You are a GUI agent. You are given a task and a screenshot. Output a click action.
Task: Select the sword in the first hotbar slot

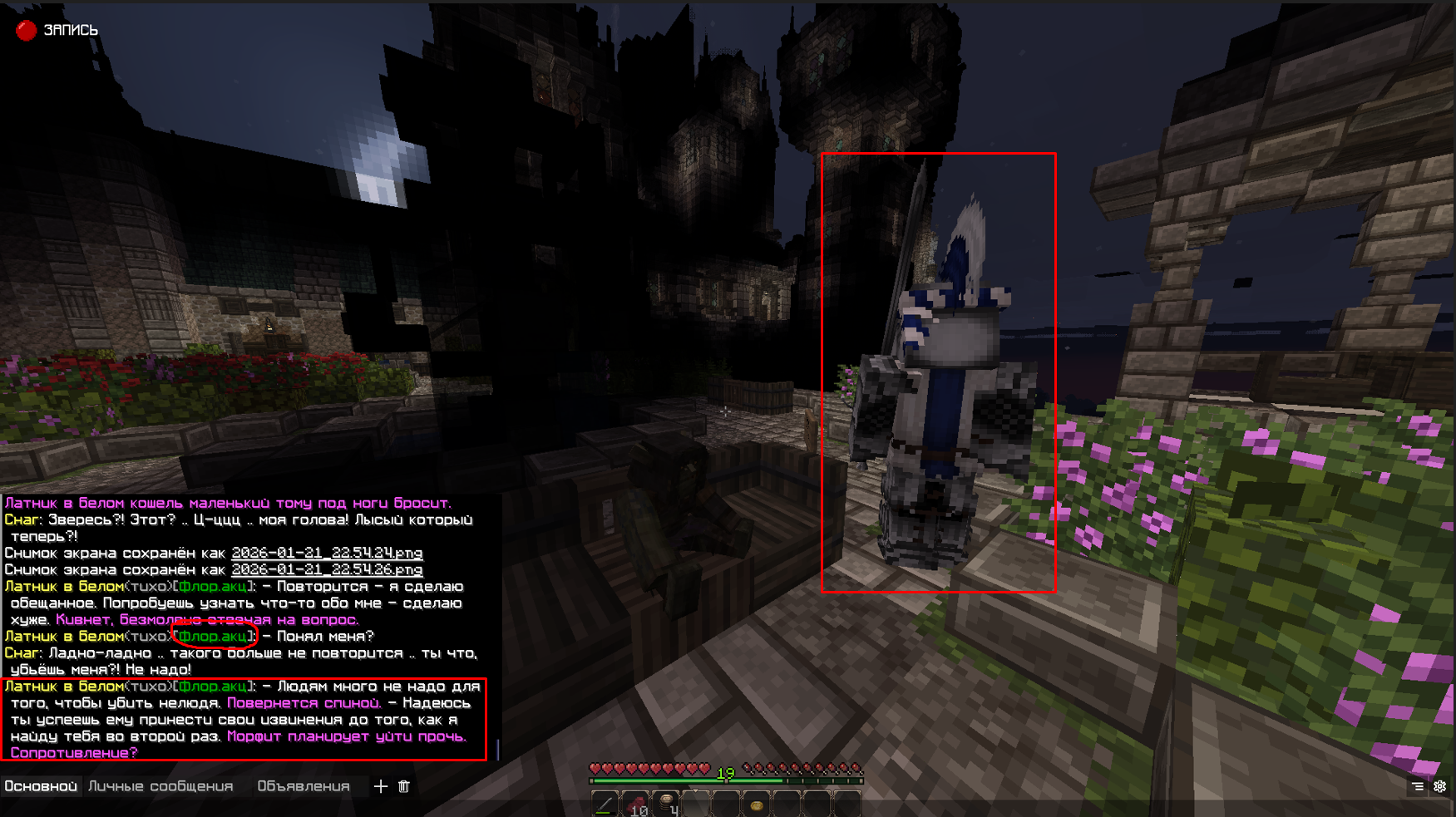605,803
